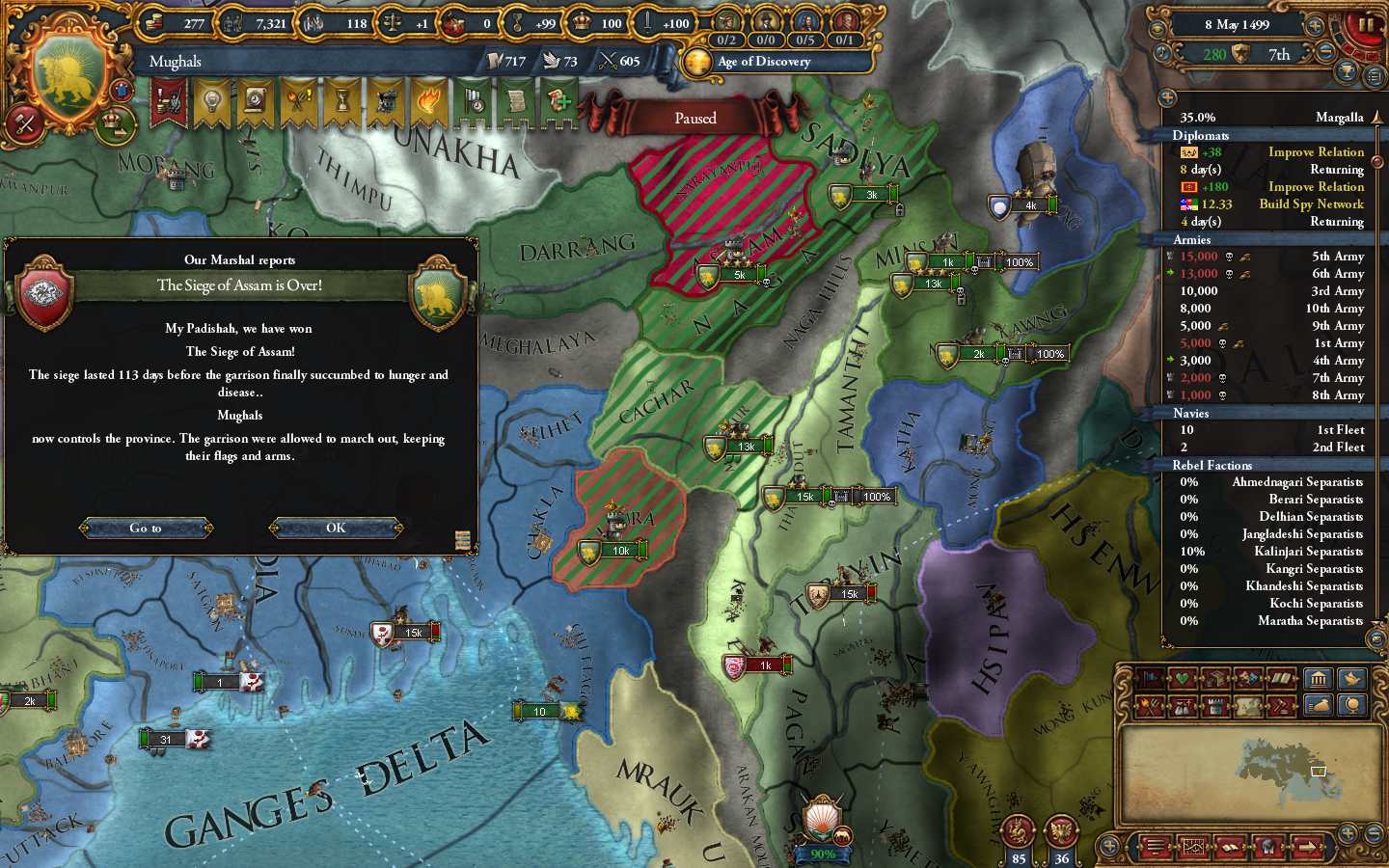Toggle the culture mapmode masks icon

coord(1248,678)
